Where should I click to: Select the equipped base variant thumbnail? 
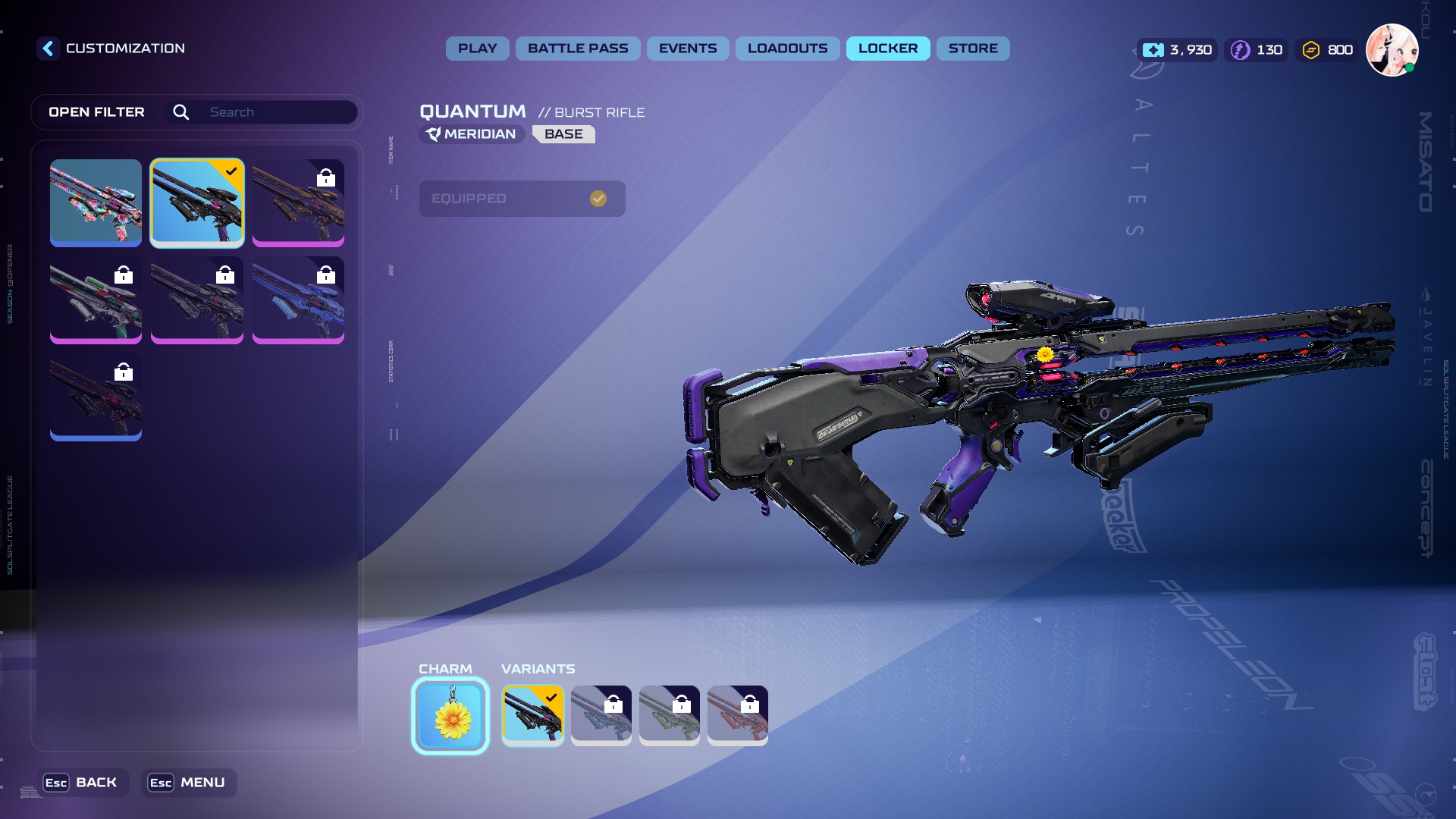click(x=532, y=715)
